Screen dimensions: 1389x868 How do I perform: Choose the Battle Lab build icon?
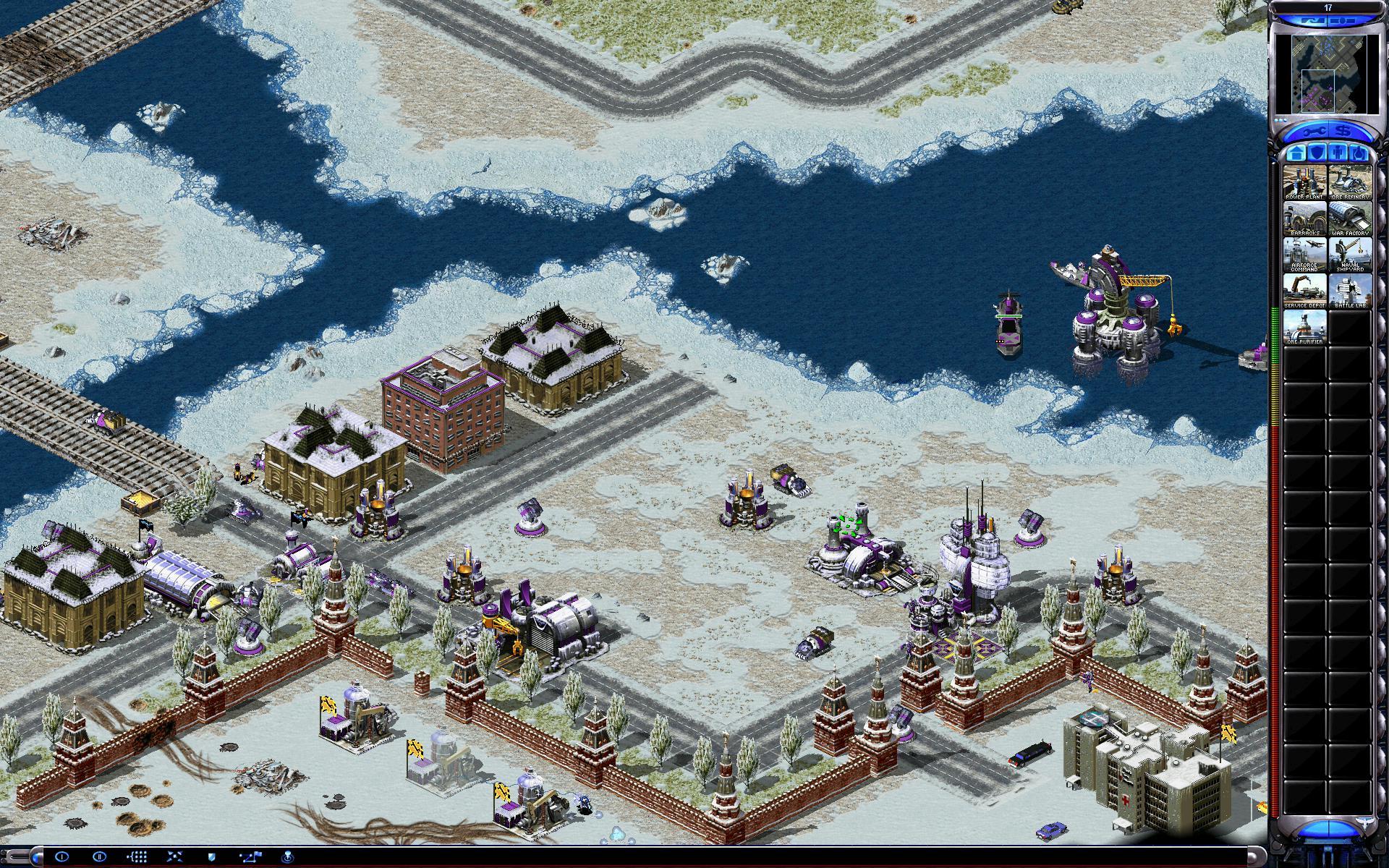[1350, 291]
